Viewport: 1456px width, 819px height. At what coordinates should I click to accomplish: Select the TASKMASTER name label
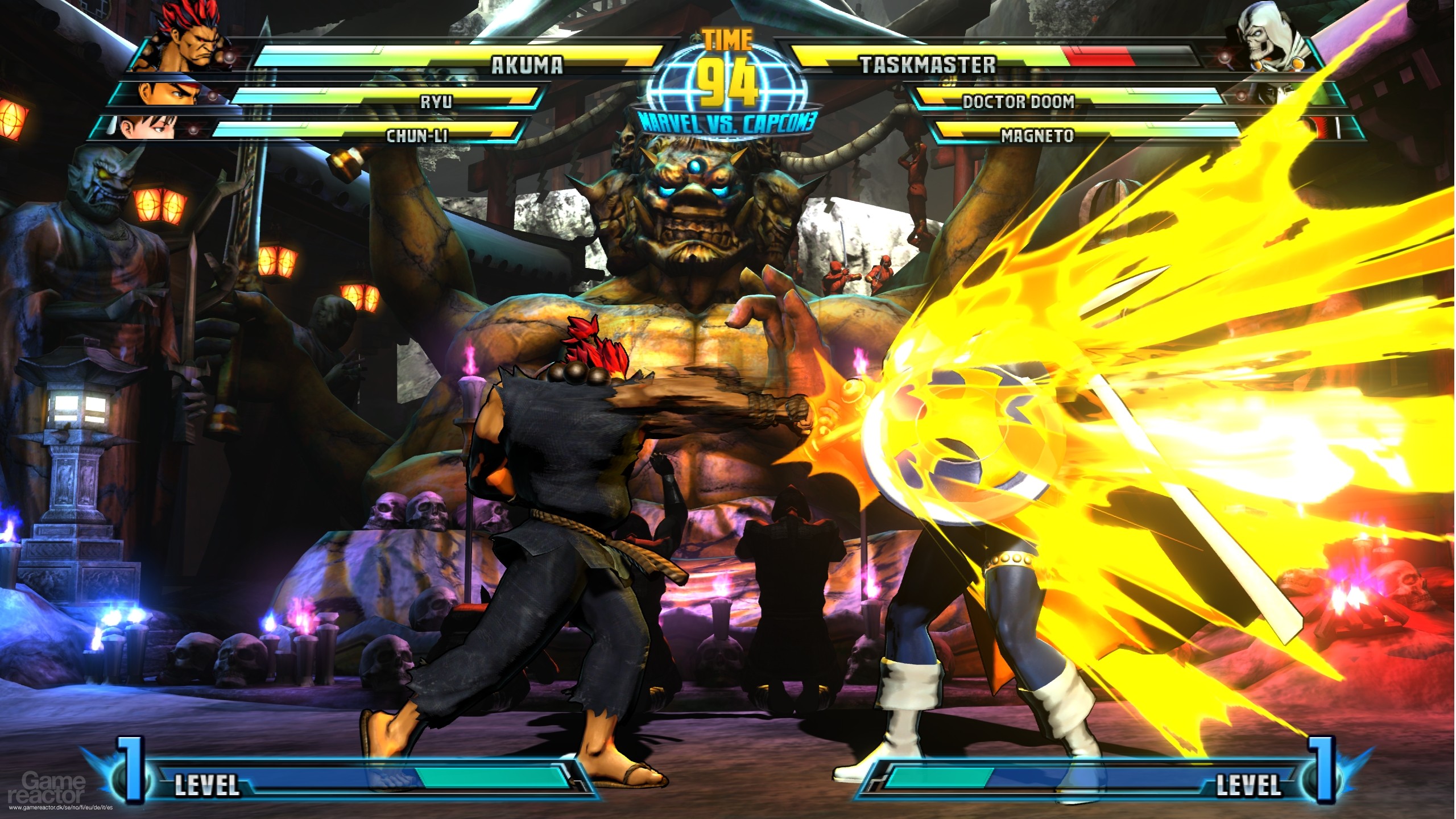tap(927, 65)
